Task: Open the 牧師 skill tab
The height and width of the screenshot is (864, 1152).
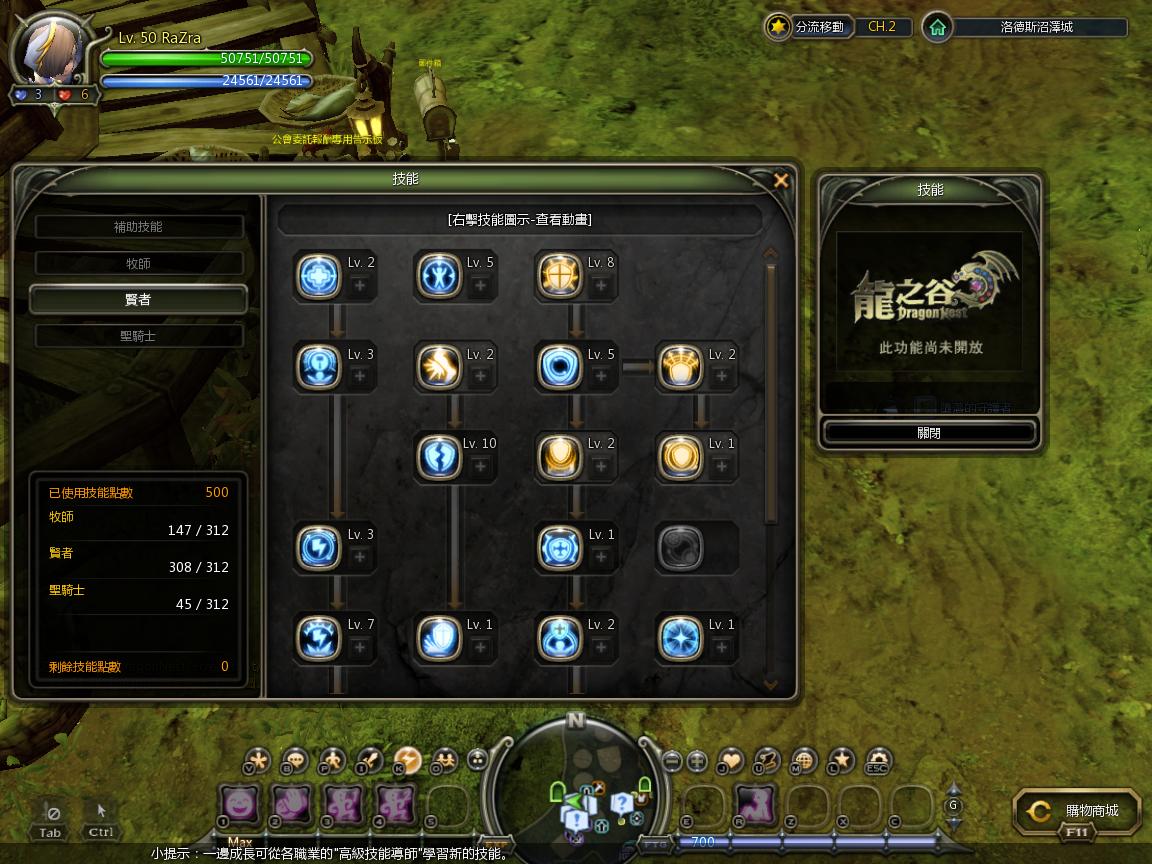Action: [139, 264]
